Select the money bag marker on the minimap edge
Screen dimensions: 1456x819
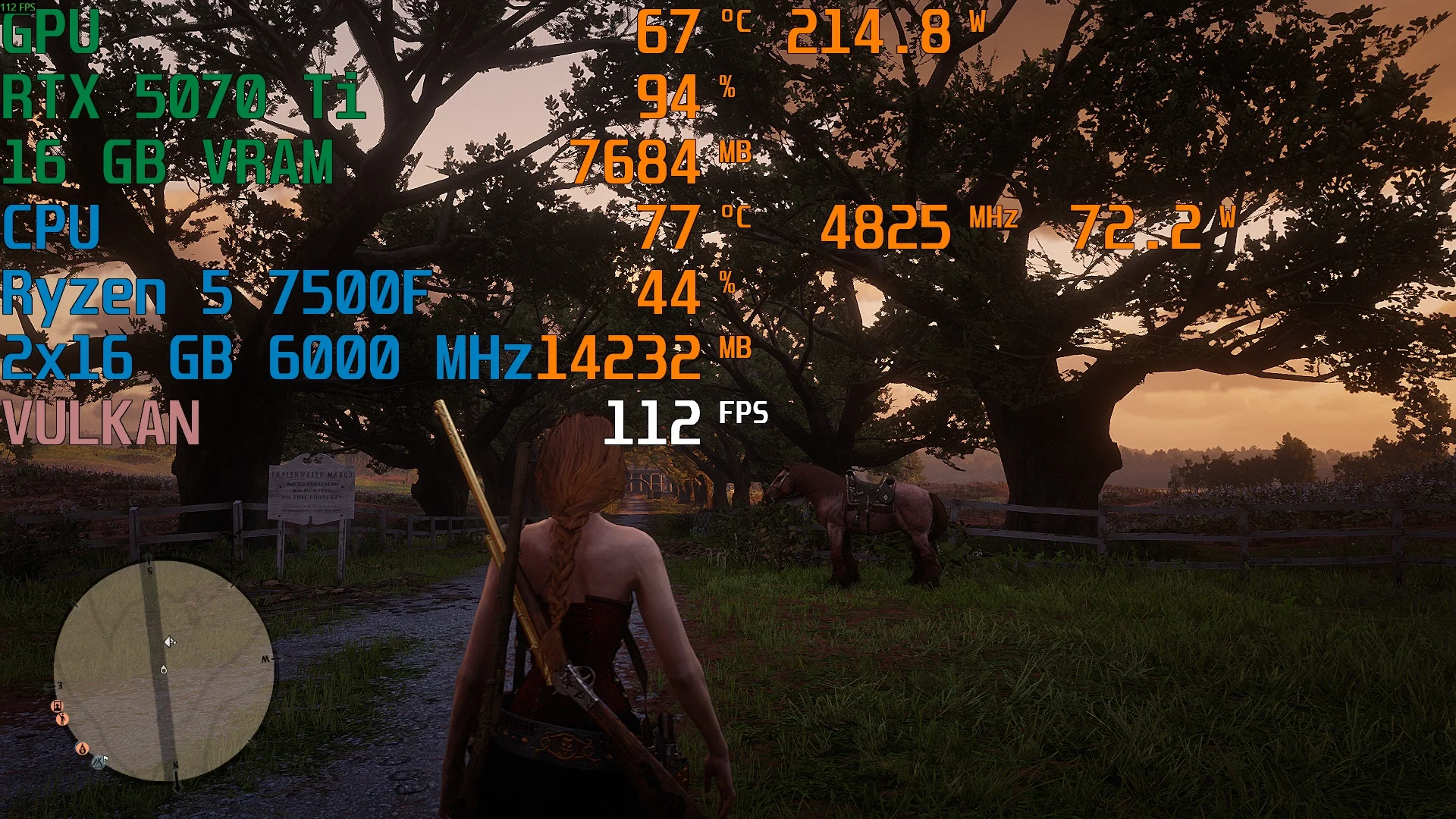click(82, 748)
